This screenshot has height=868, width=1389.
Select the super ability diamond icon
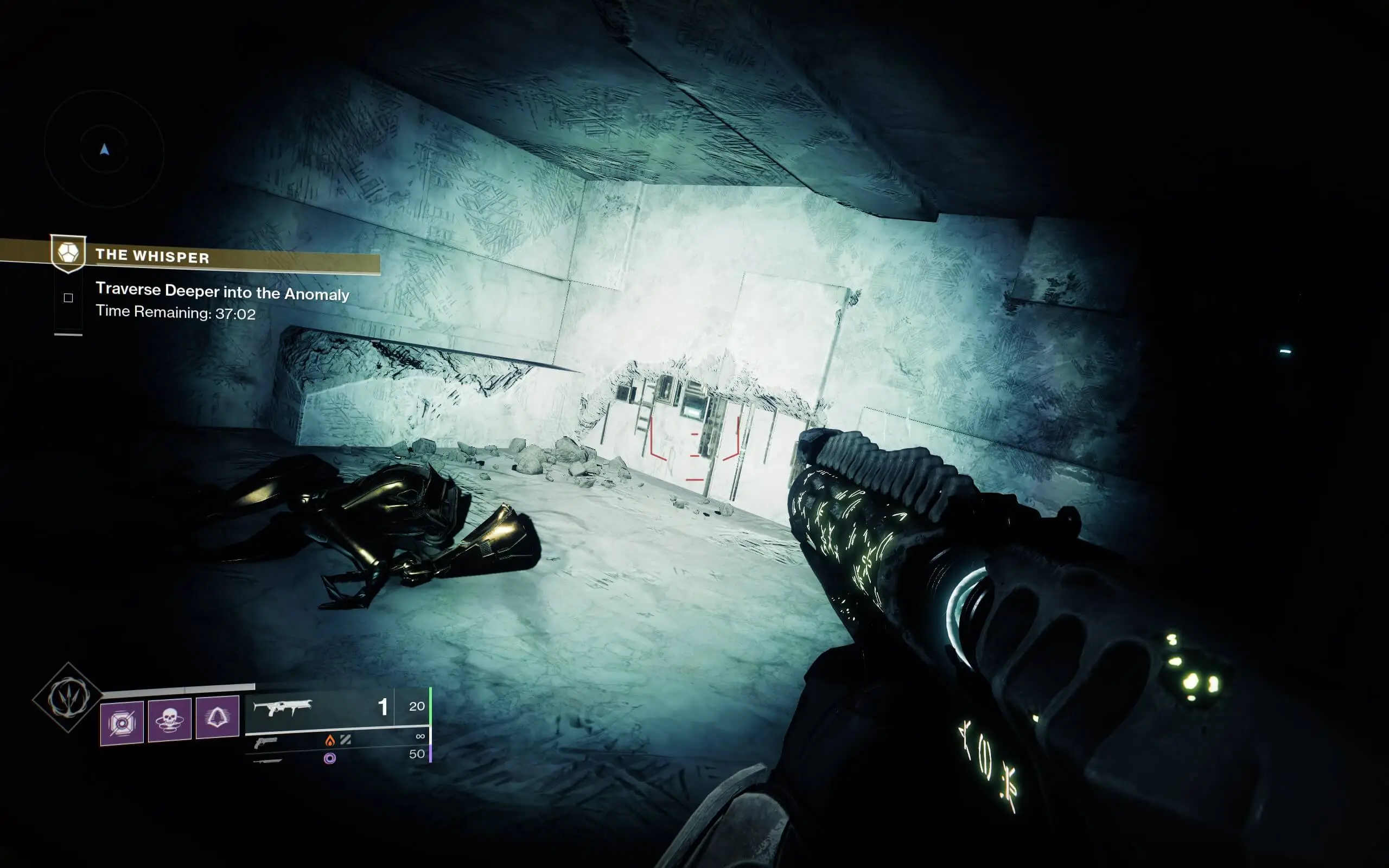[68, 697]
